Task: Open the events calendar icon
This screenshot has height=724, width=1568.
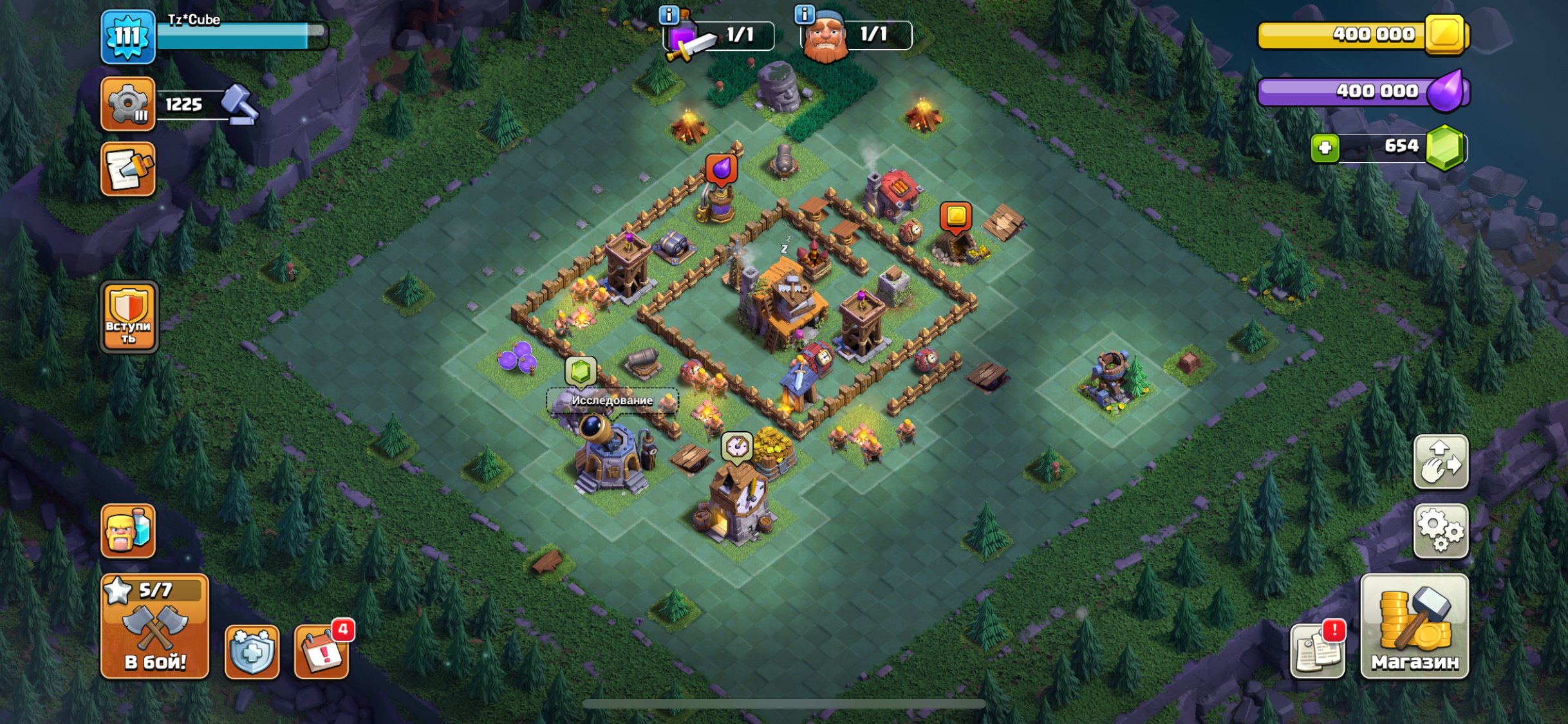Action: 322,651
